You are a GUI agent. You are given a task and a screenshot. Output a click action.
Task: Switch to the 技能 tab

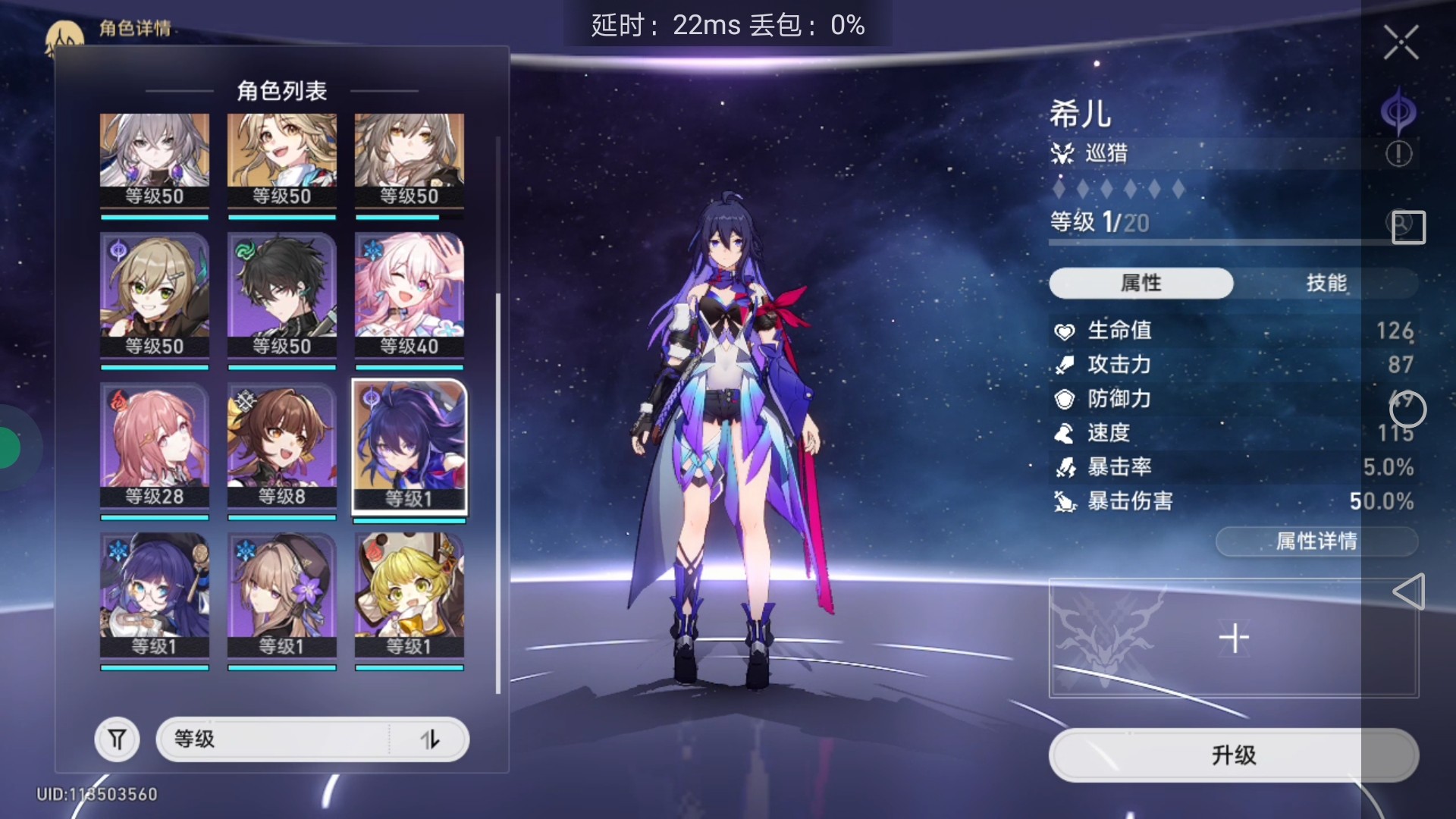point(1326,283)
